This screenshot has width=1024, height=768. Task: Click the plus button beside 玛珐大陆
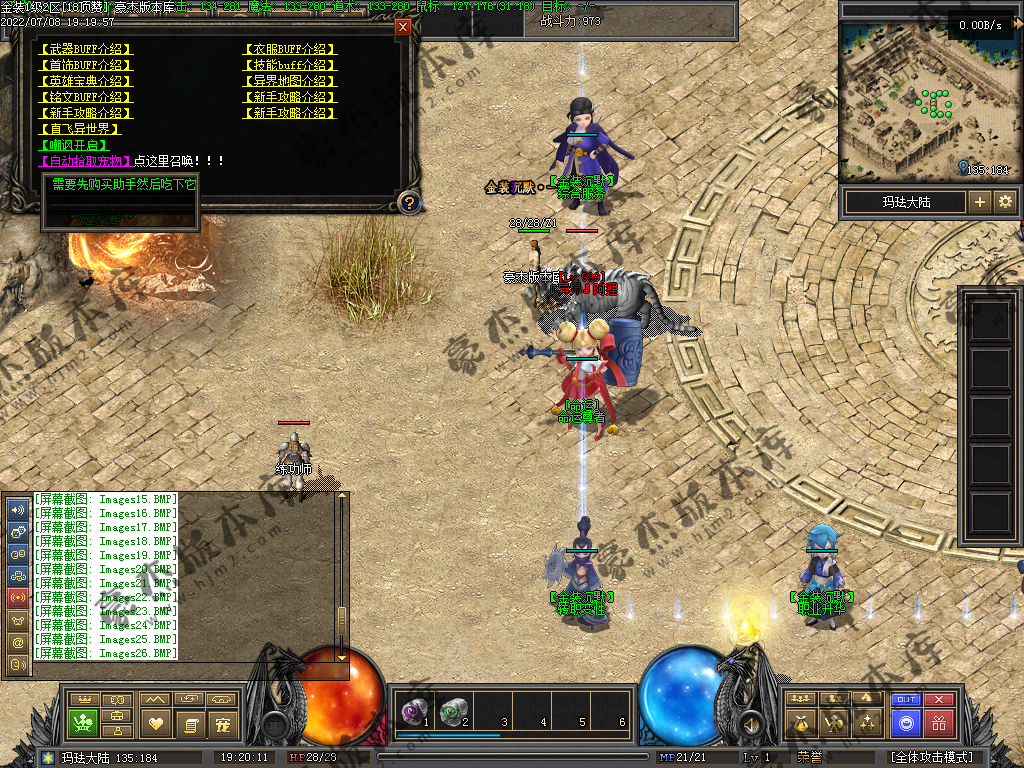point(980,202)
